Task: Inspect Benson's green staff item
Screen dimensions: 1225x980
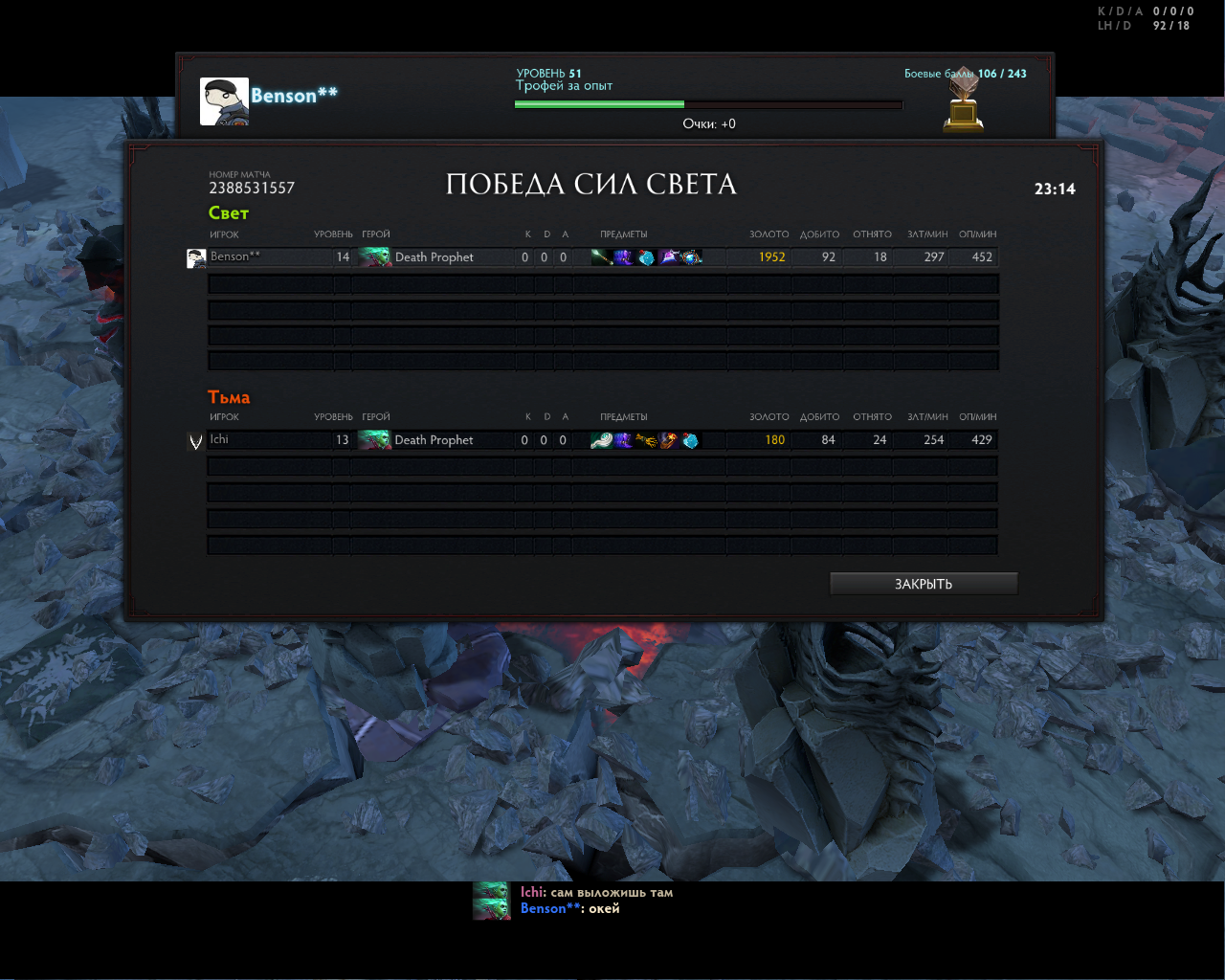Action: (601, 256)
